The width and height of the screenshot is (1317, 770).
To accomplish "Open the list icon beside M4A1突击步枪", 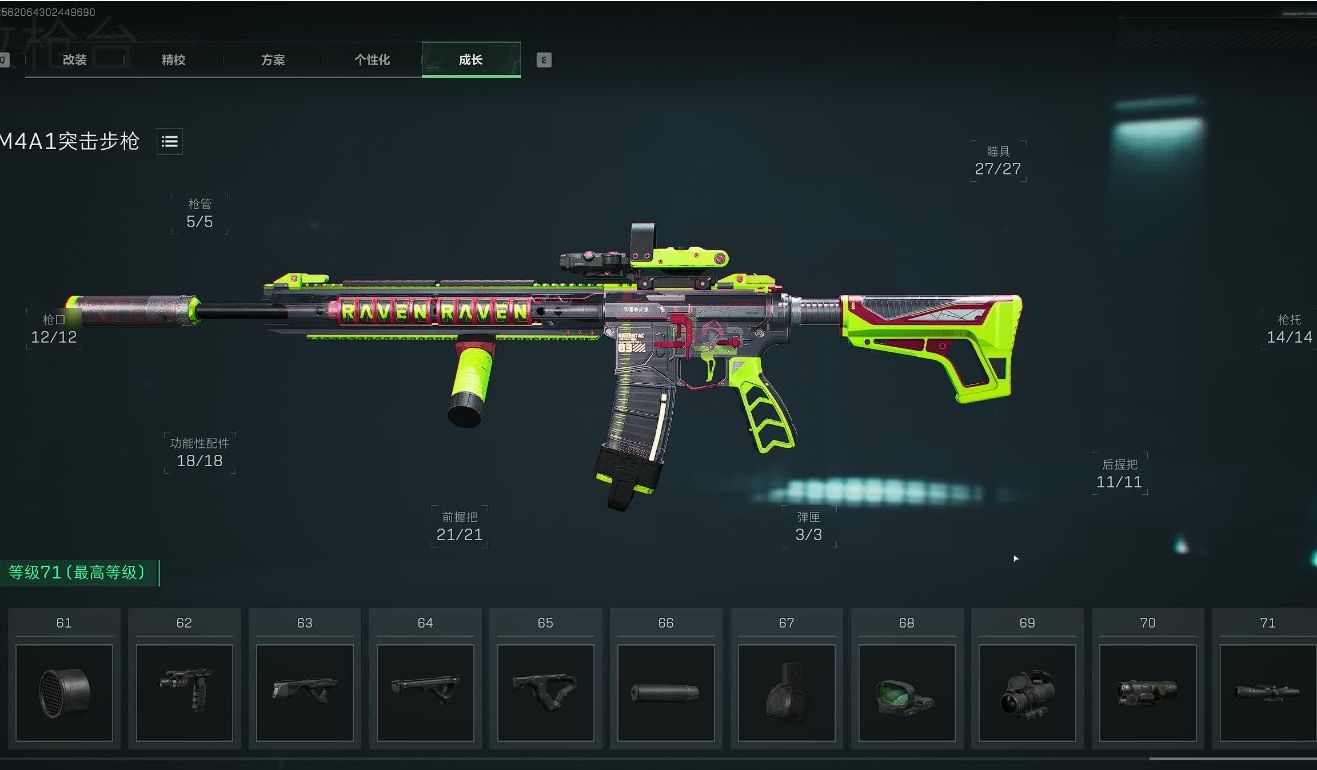I will pos(170,142).
